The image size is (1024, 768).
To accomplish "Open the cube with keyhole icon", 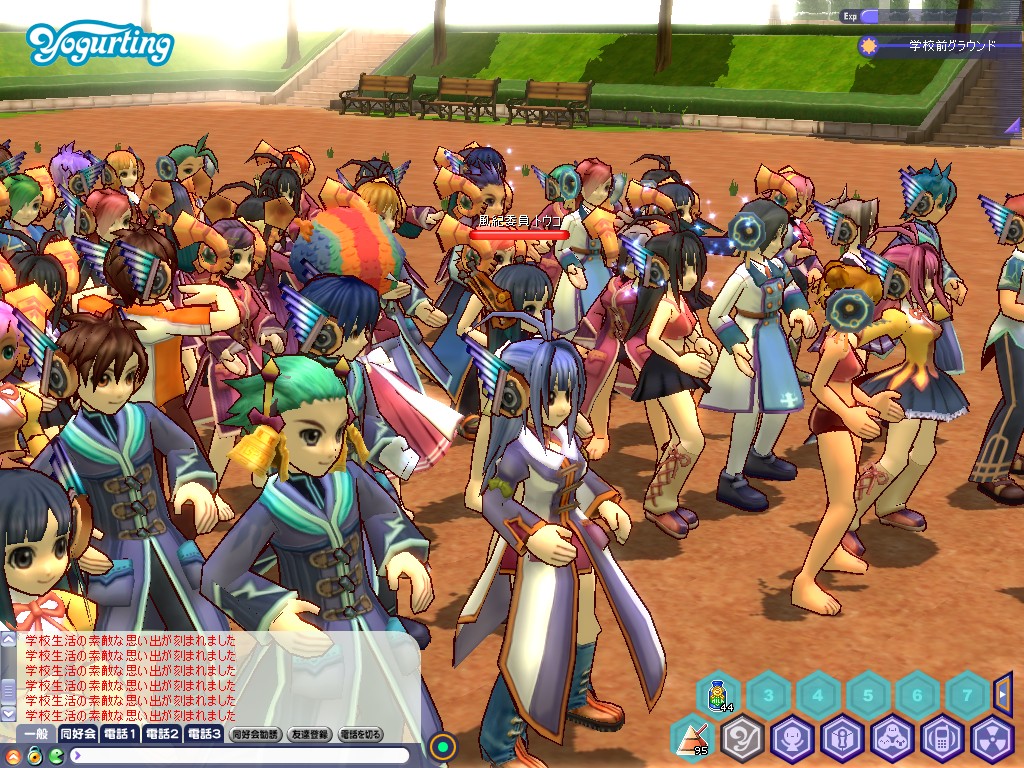I will [842, 739].
